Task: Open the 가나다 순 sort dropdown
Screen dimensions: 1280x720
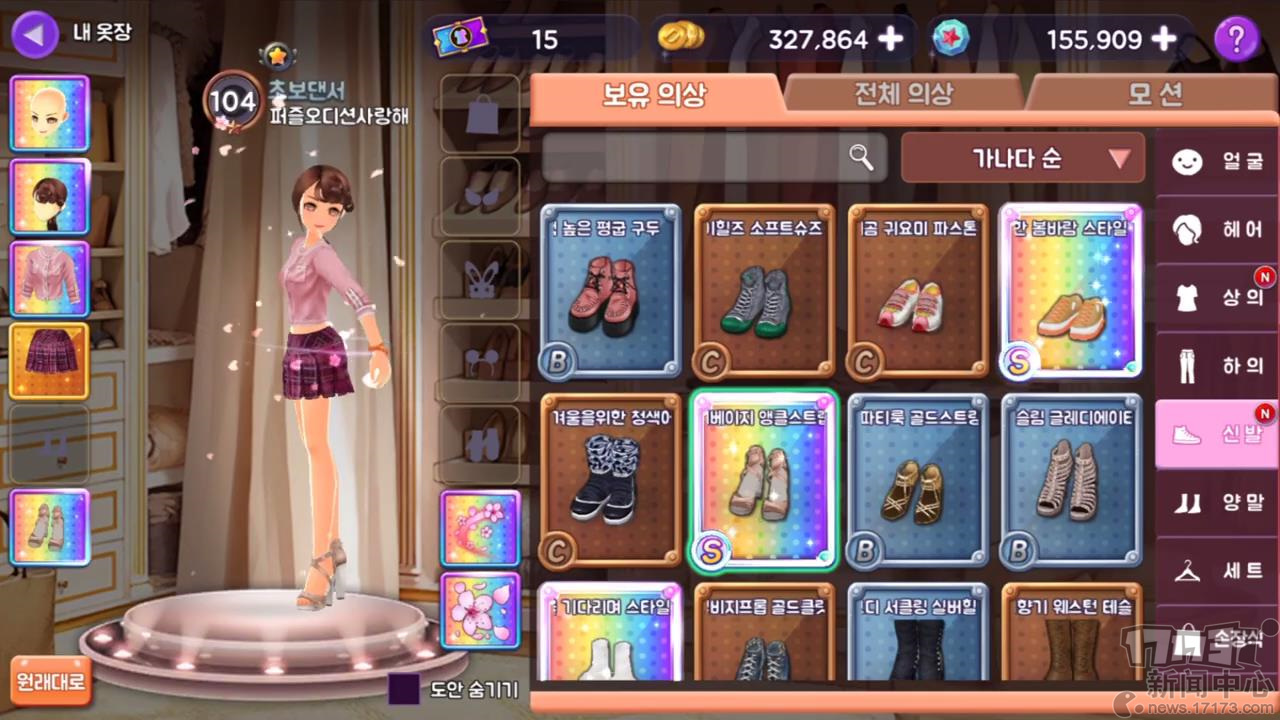Action: [1022, 158]
